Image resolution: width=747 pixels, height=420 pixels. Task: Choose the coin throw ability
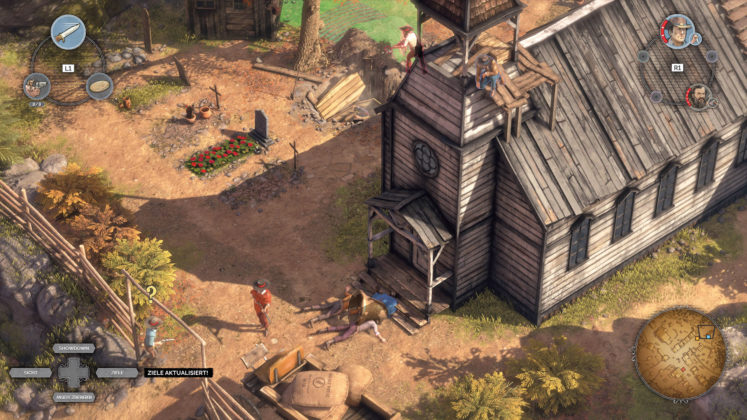(99, 86)
